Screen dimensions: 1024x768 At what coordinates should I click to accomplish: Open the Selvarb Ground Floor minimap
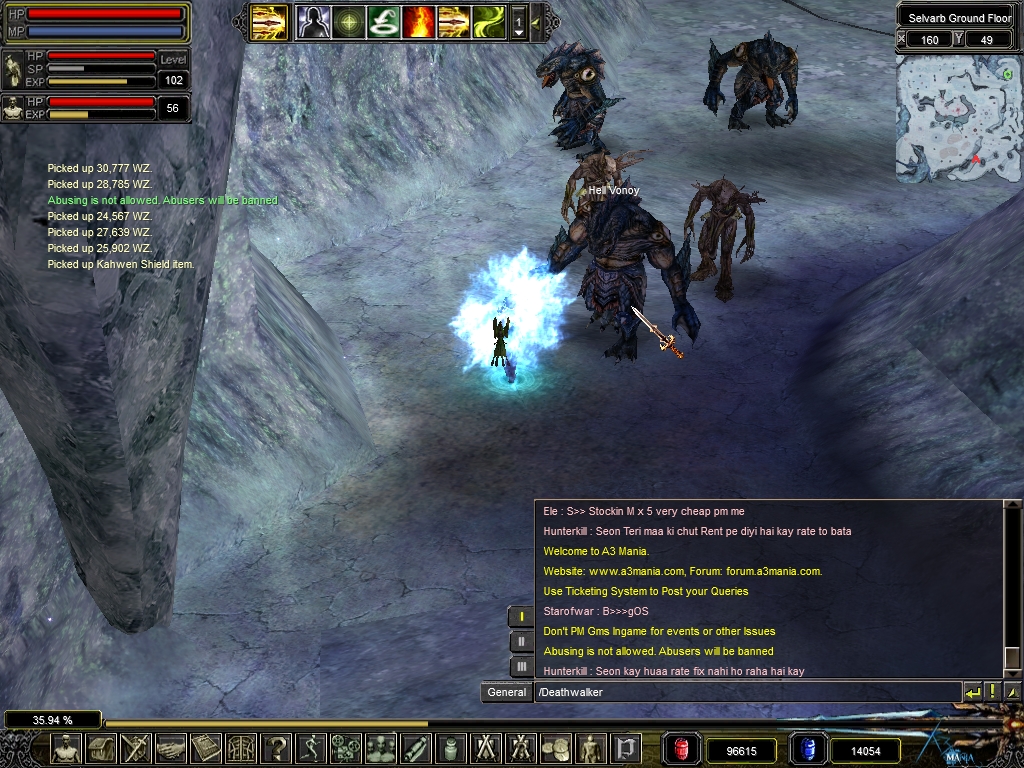[958, 119]
